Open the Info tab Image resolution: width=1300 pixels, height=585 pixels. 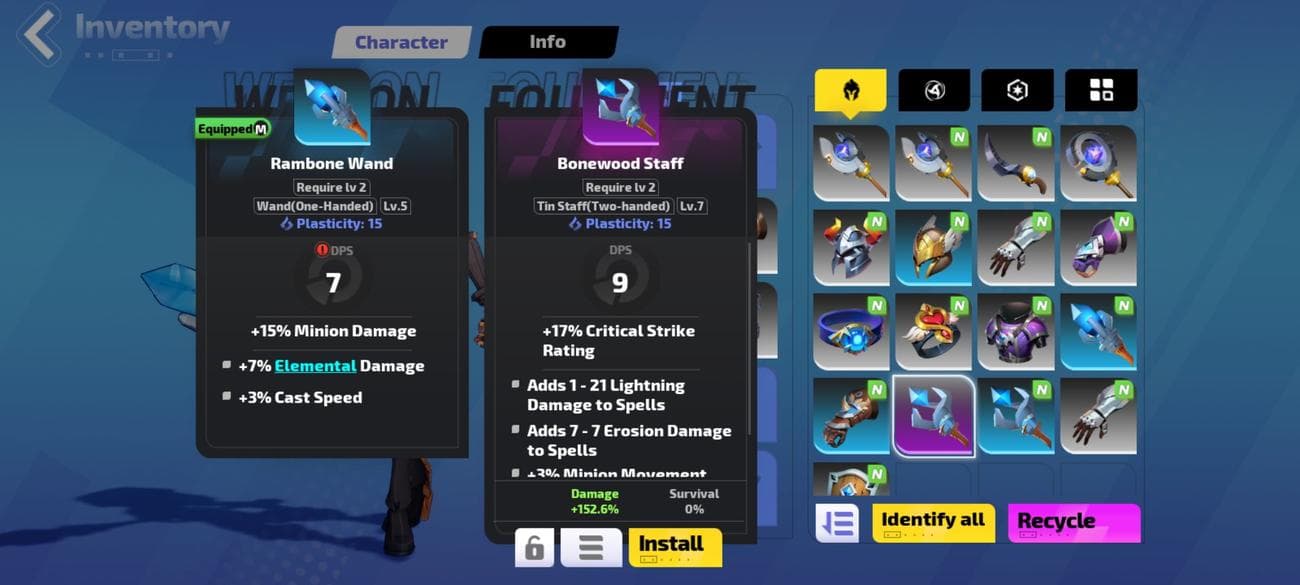point(547,42)
